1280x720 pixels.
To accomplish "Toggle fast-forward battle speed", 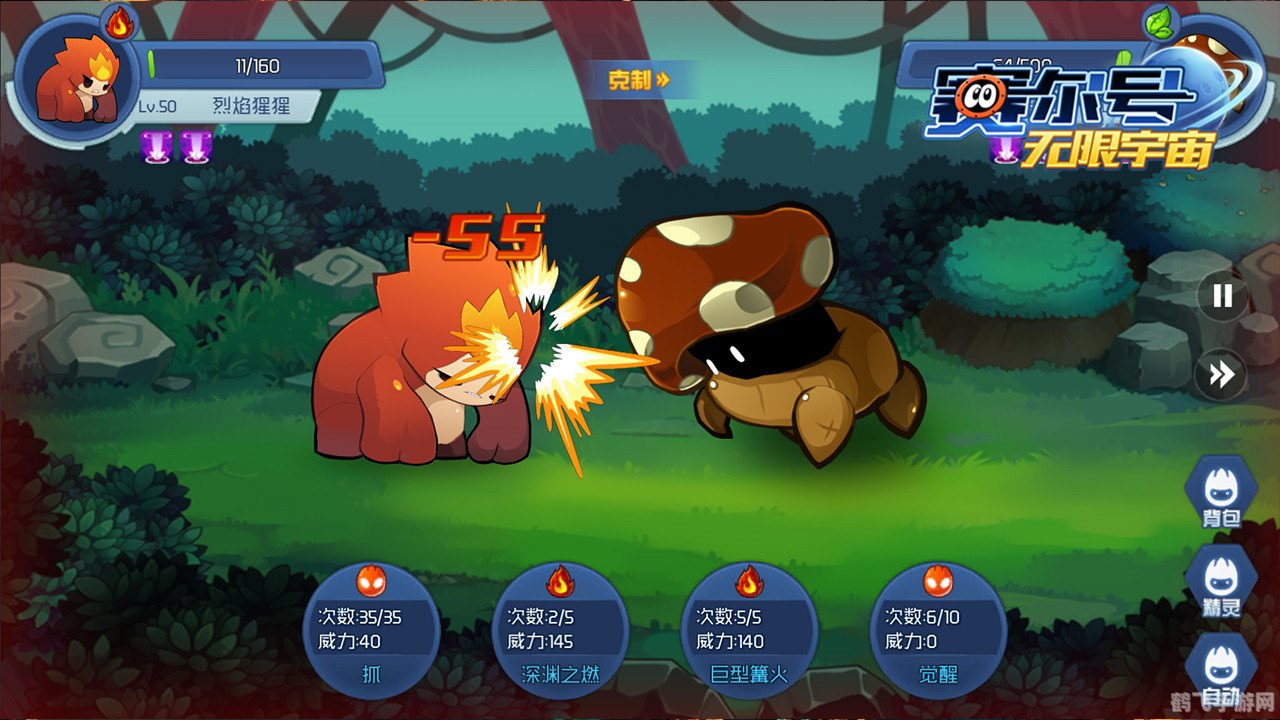I will click(1222, 374).
